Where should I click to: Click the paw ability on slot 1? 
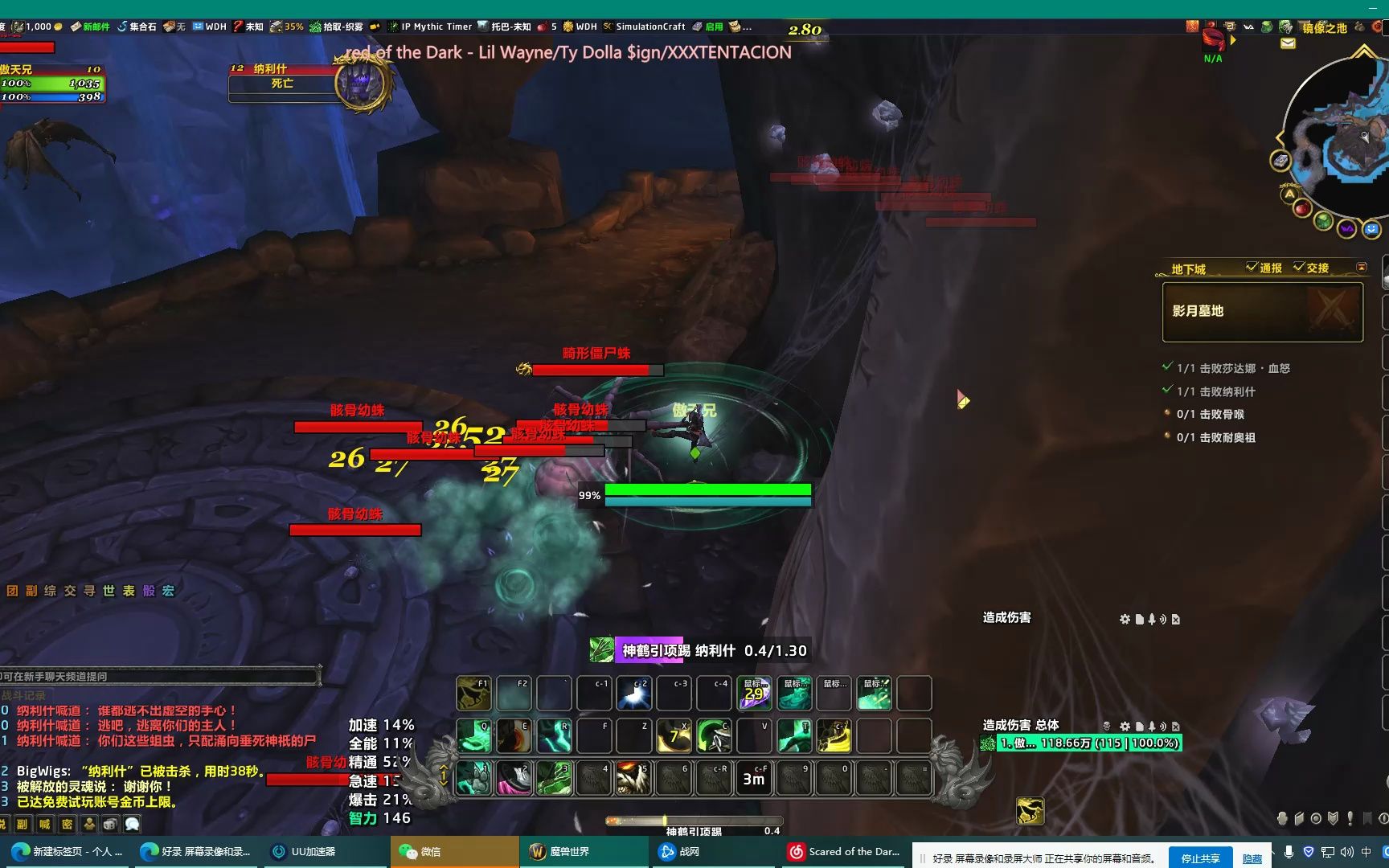point(474,778)
